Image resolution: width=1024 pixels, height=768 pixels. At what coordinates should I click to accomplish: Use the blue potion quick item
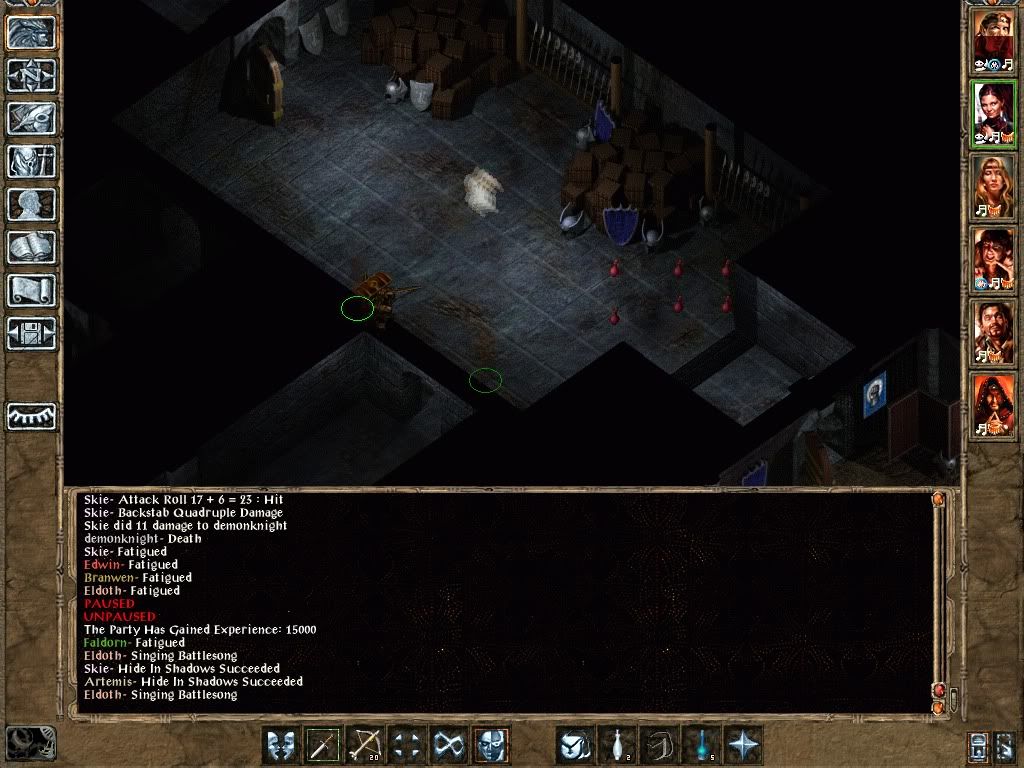coord(702,745)
